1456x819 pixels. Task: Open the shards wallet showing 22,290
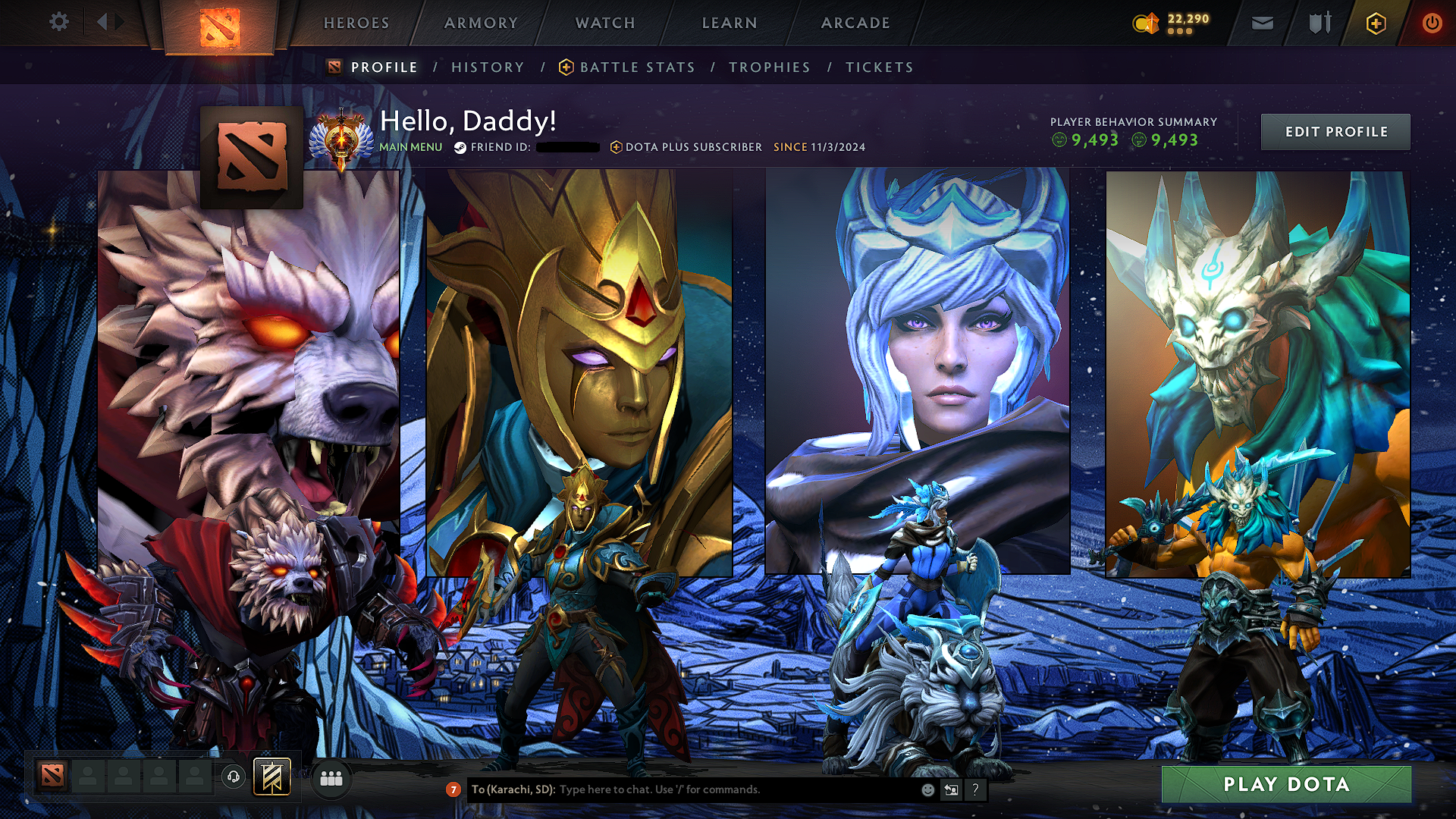coord(1172,23)
